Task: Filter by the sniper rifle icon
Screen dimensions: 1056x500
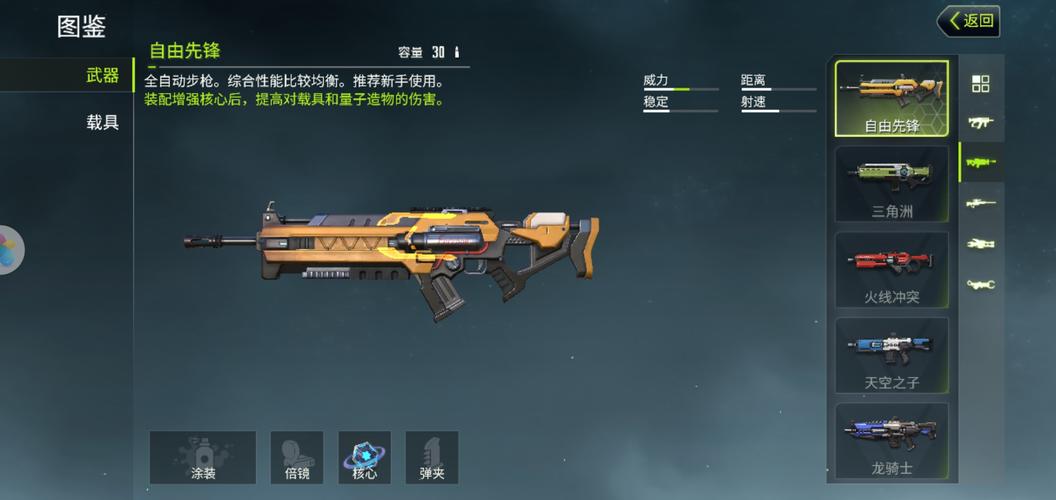Action: [x=980, y=203]
